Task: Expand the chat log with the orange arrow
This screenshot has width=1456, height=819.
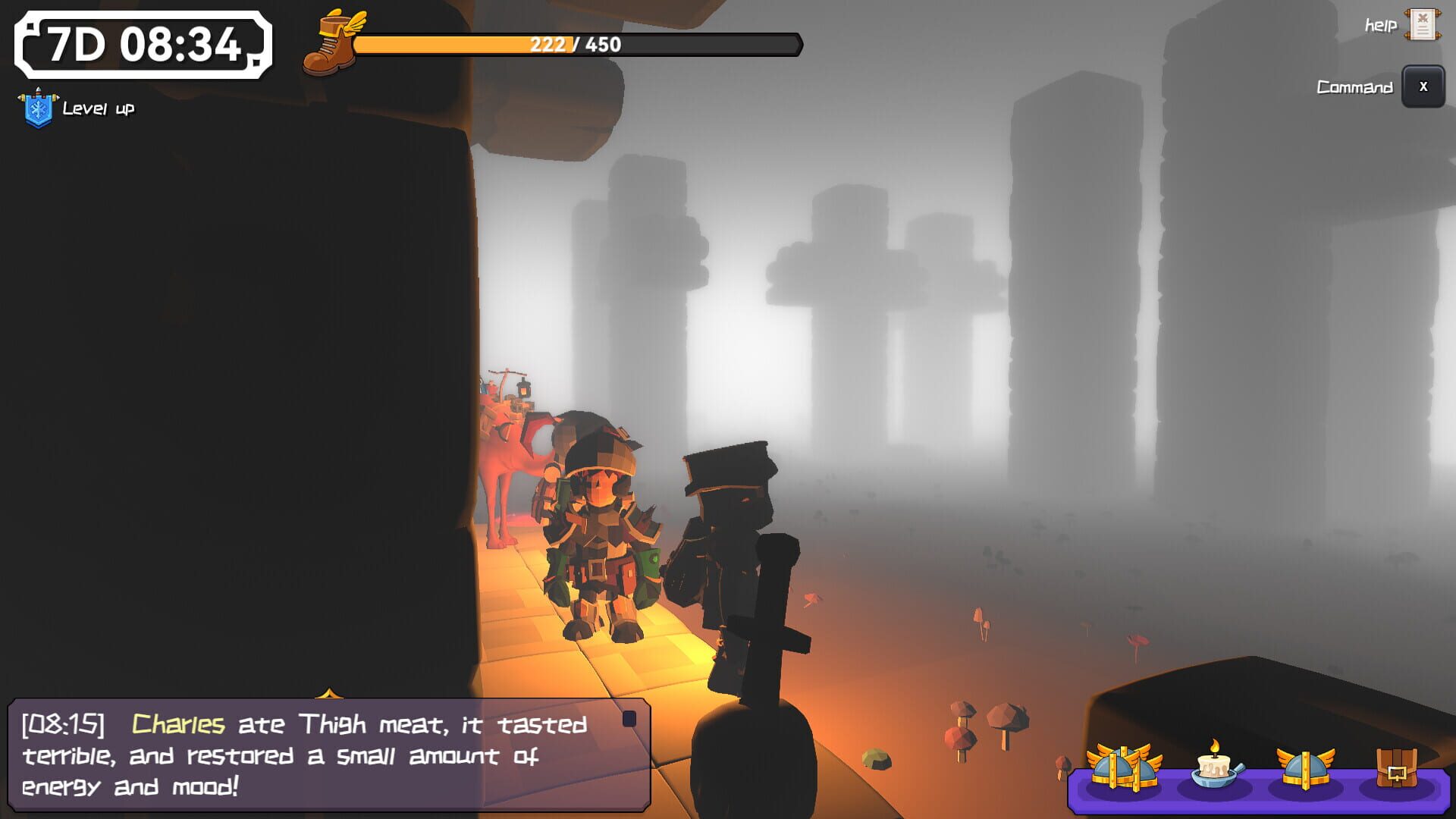Action: (328, 695)
